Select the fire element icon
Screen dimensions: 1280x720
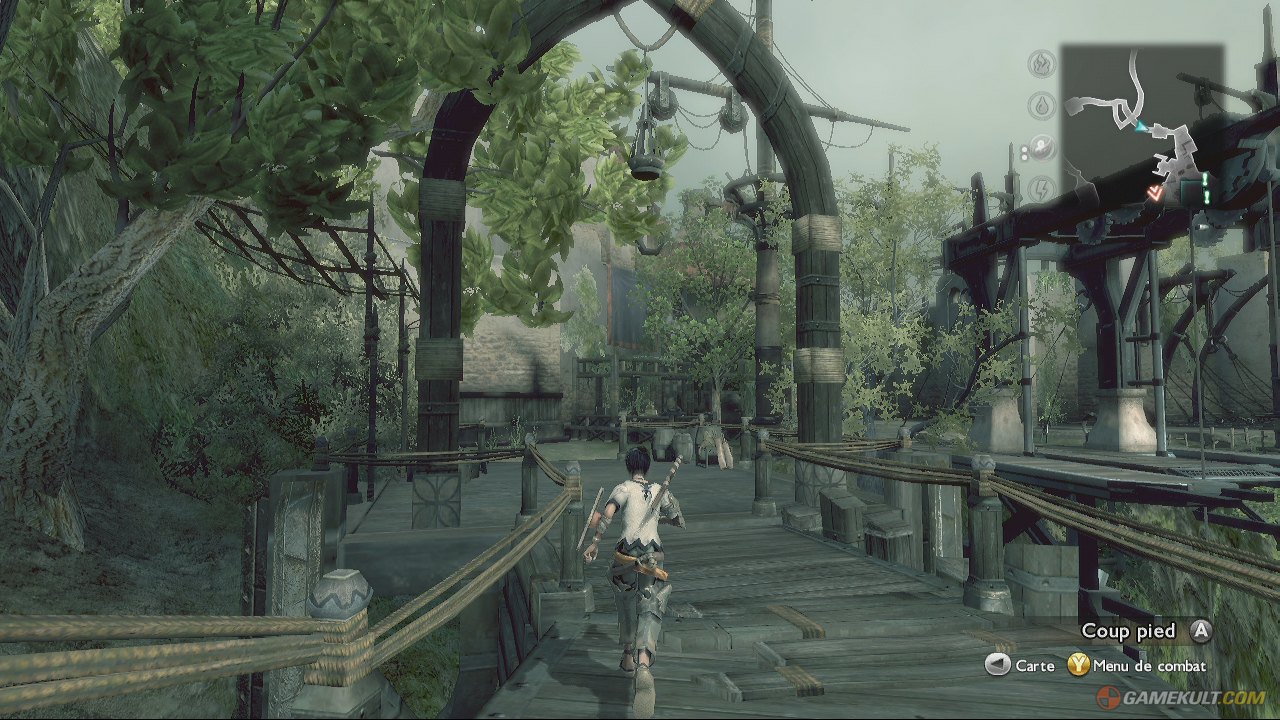pos(1042,64)
